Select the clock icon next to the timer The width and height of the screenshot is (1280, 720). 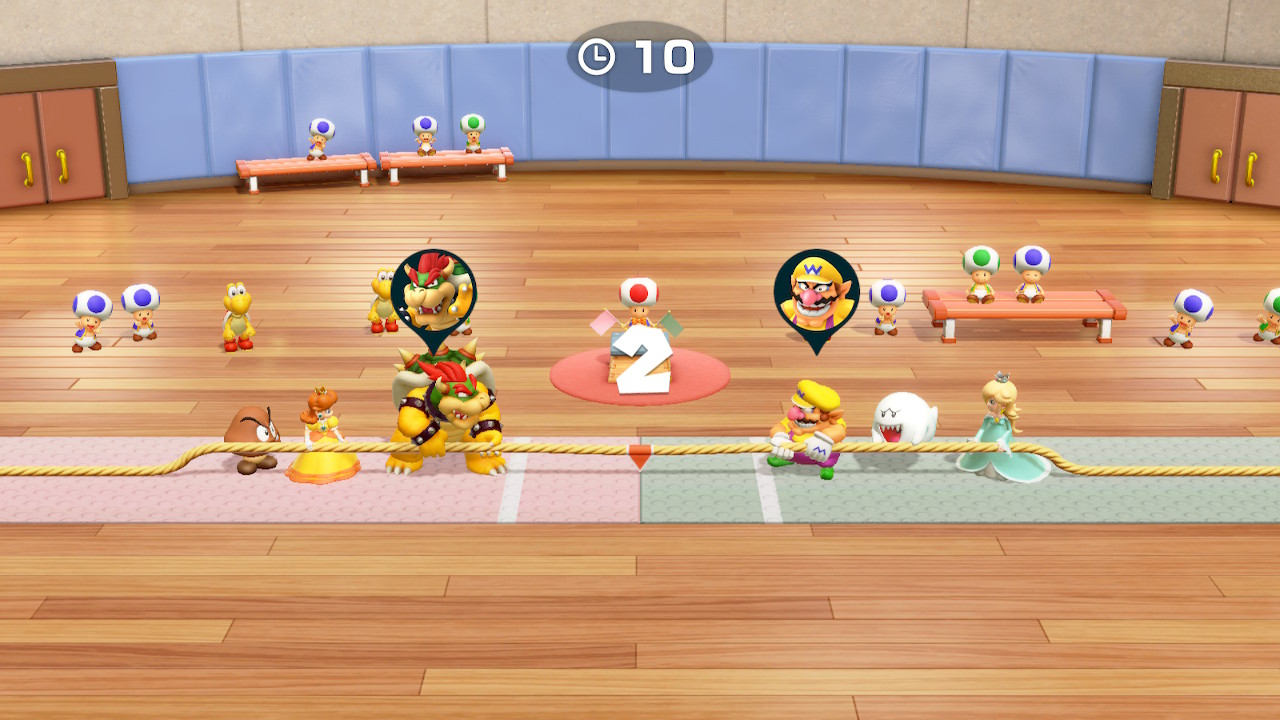coord(597,57)
